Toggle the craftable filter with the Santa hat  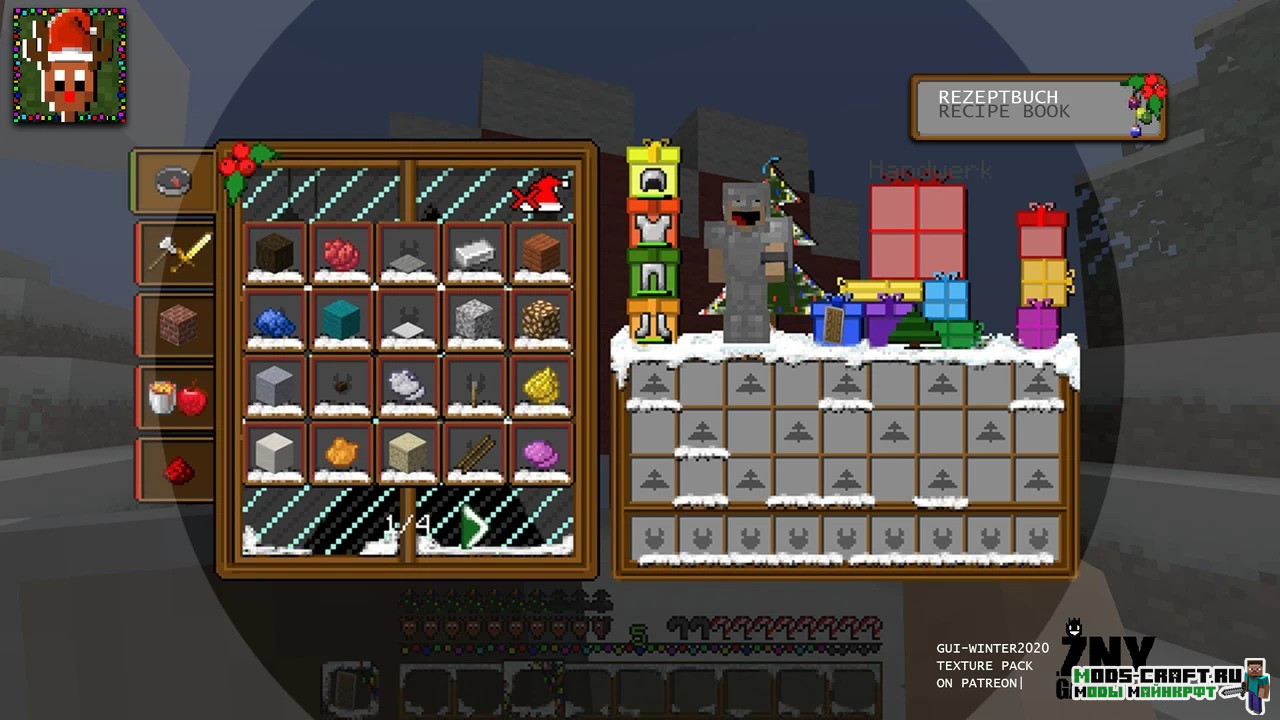[540, 194]
